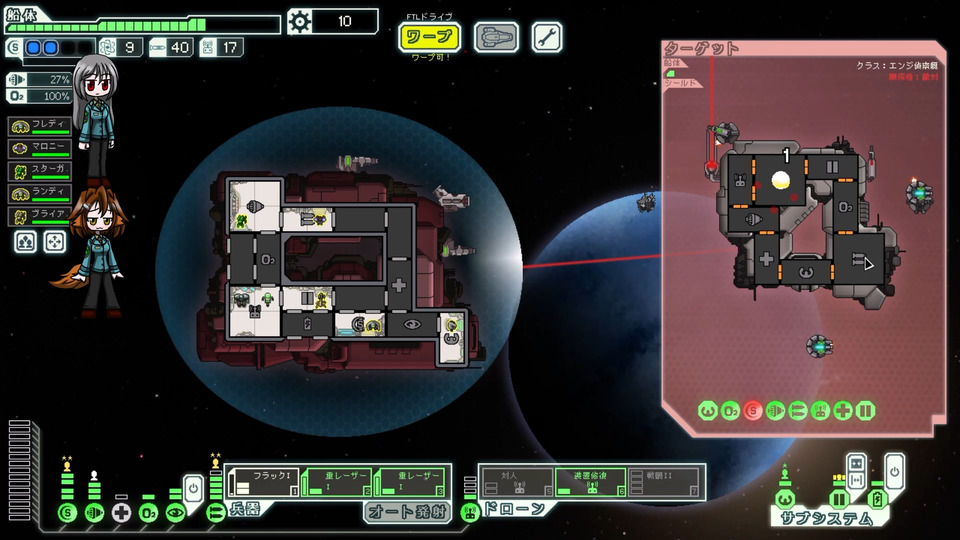This screenshot has width=960, height=540.
Task: Click the medbay cross system icon
Action: tap(122, 513)
